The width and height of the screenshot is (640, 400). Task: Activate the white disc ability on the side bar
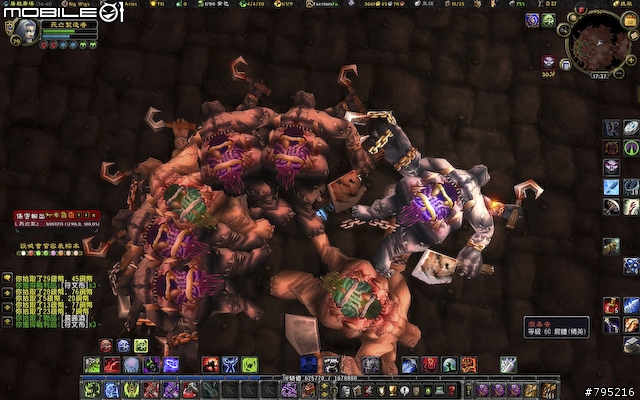631,128
